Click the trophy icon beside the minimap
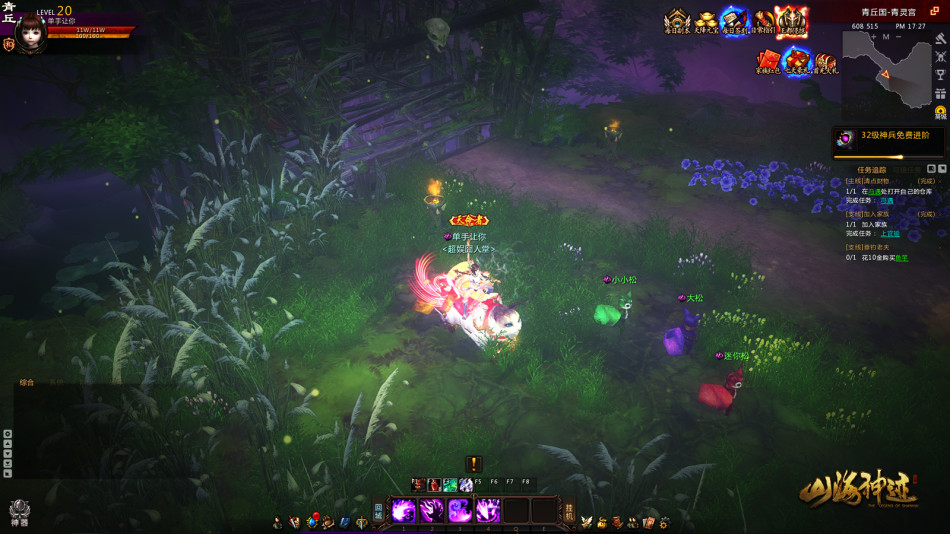Image resolution: width=950 pixels, height=534 pixels. pyautogui.click(x=940, y=75)
